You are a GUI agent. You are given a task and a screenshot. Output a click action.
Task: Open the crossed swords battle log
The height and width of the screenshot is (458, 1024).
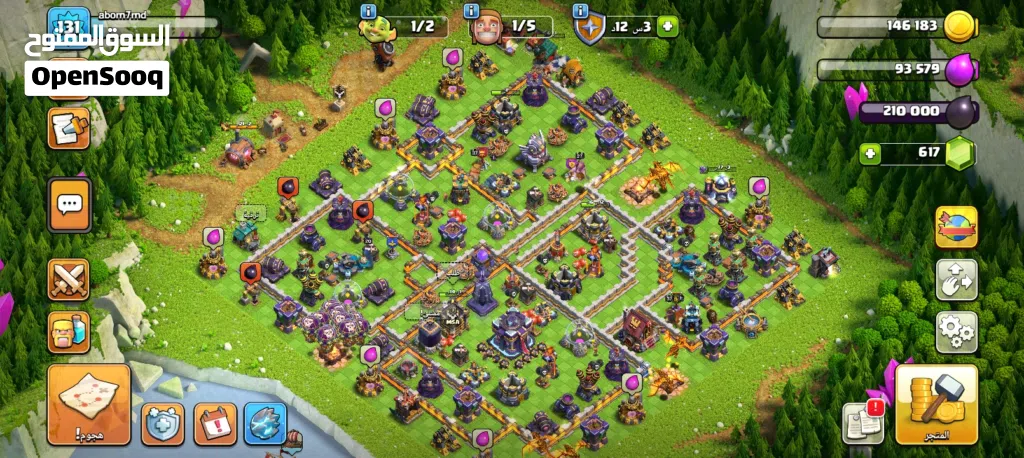point(69,279)
